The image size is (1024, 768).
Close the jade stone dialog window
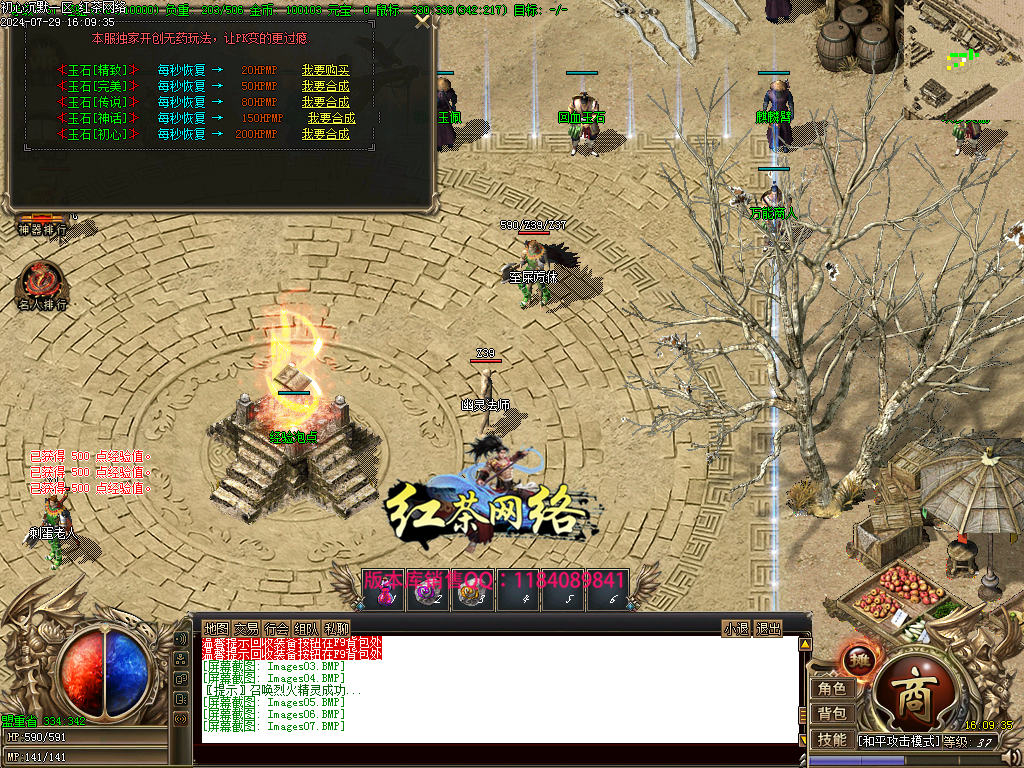[423, 20]
